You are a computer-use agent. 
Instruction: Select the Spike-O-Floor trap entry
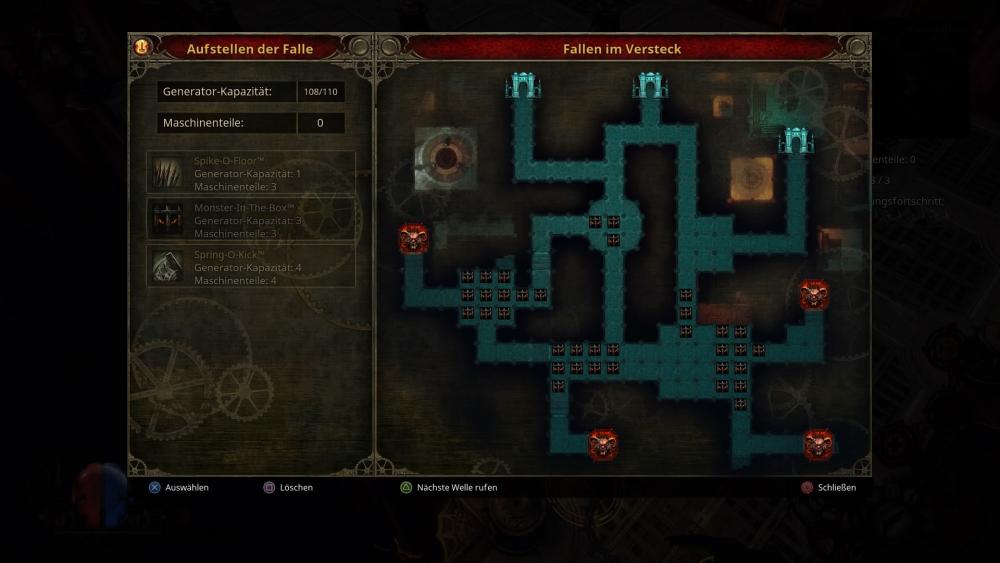click(251, 173)
